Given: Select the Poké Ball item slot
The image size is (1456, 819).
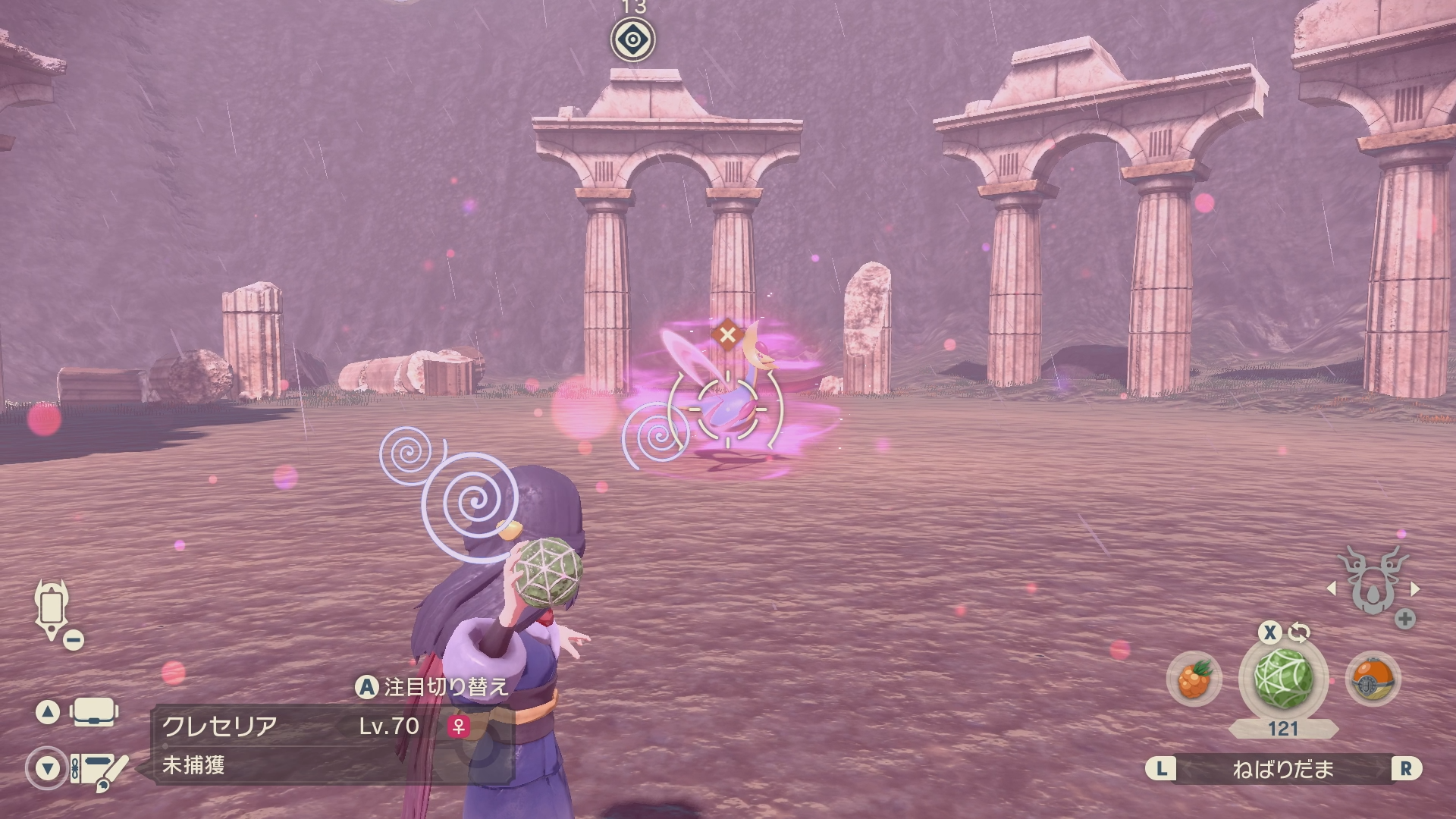Looking at the screenshot, I should coord(1373,679).
